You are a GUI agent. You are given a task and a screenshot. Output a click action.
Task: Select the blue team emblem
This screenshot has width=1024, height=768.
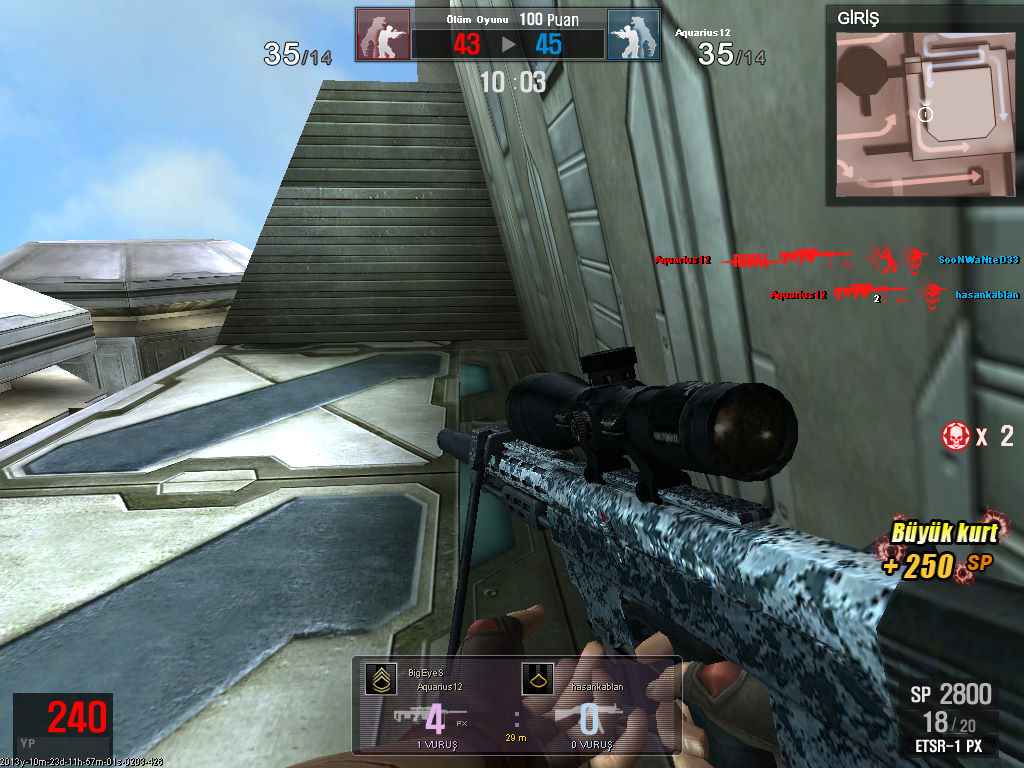[633, 35]
